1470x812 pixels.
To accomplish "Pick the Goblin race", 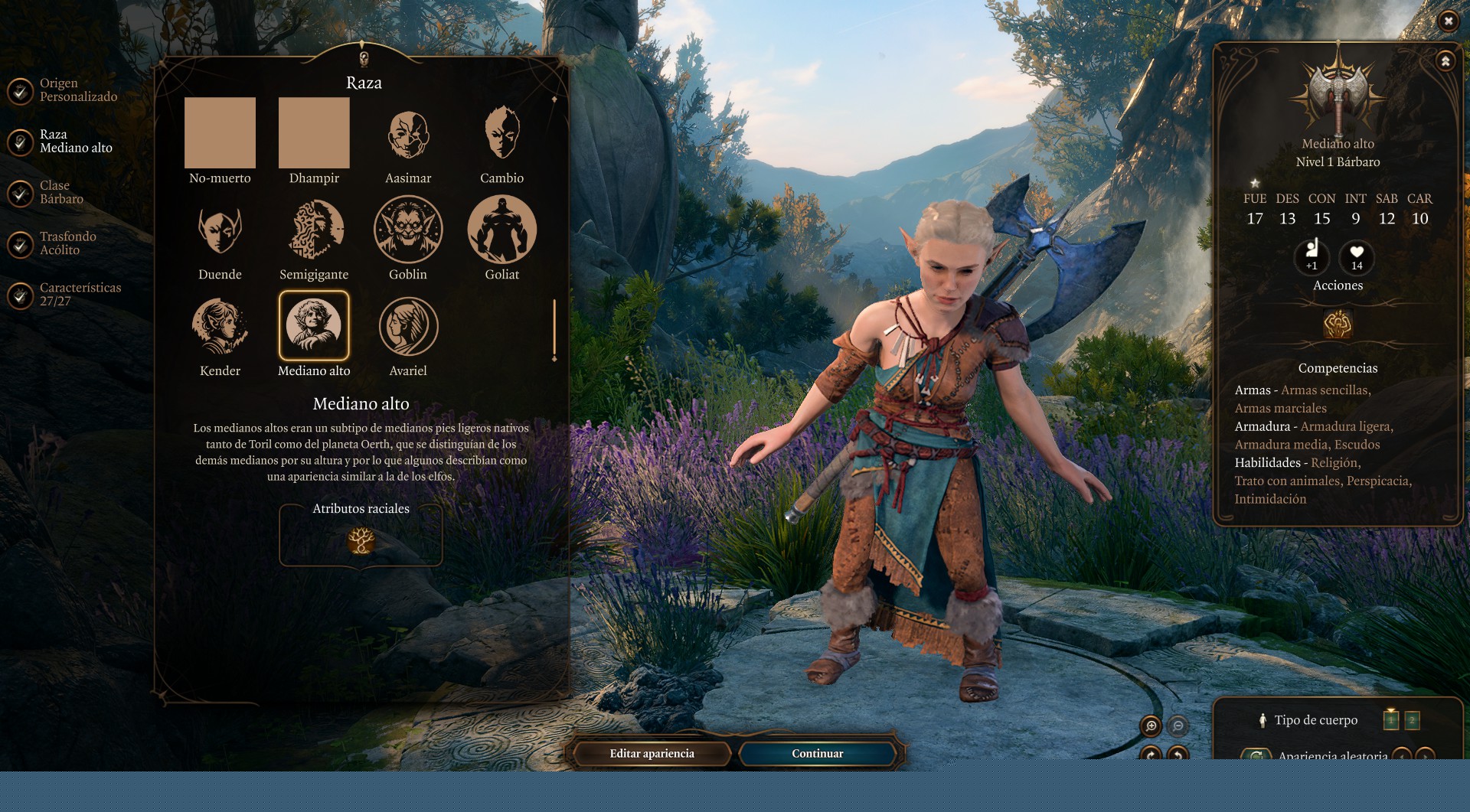I will tap(408, 230).
